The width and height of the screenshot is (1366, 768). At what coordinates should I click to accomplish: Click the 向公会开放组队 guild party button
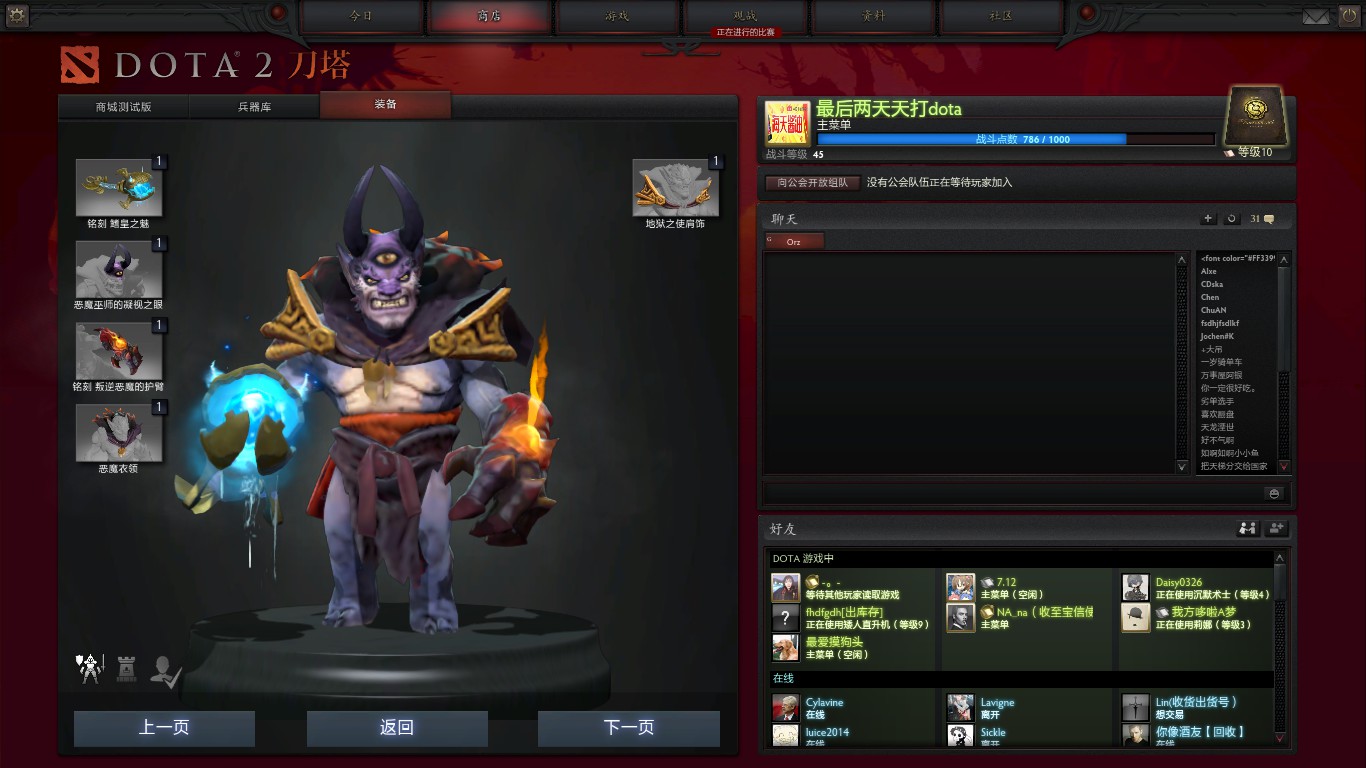pos(812,183)
